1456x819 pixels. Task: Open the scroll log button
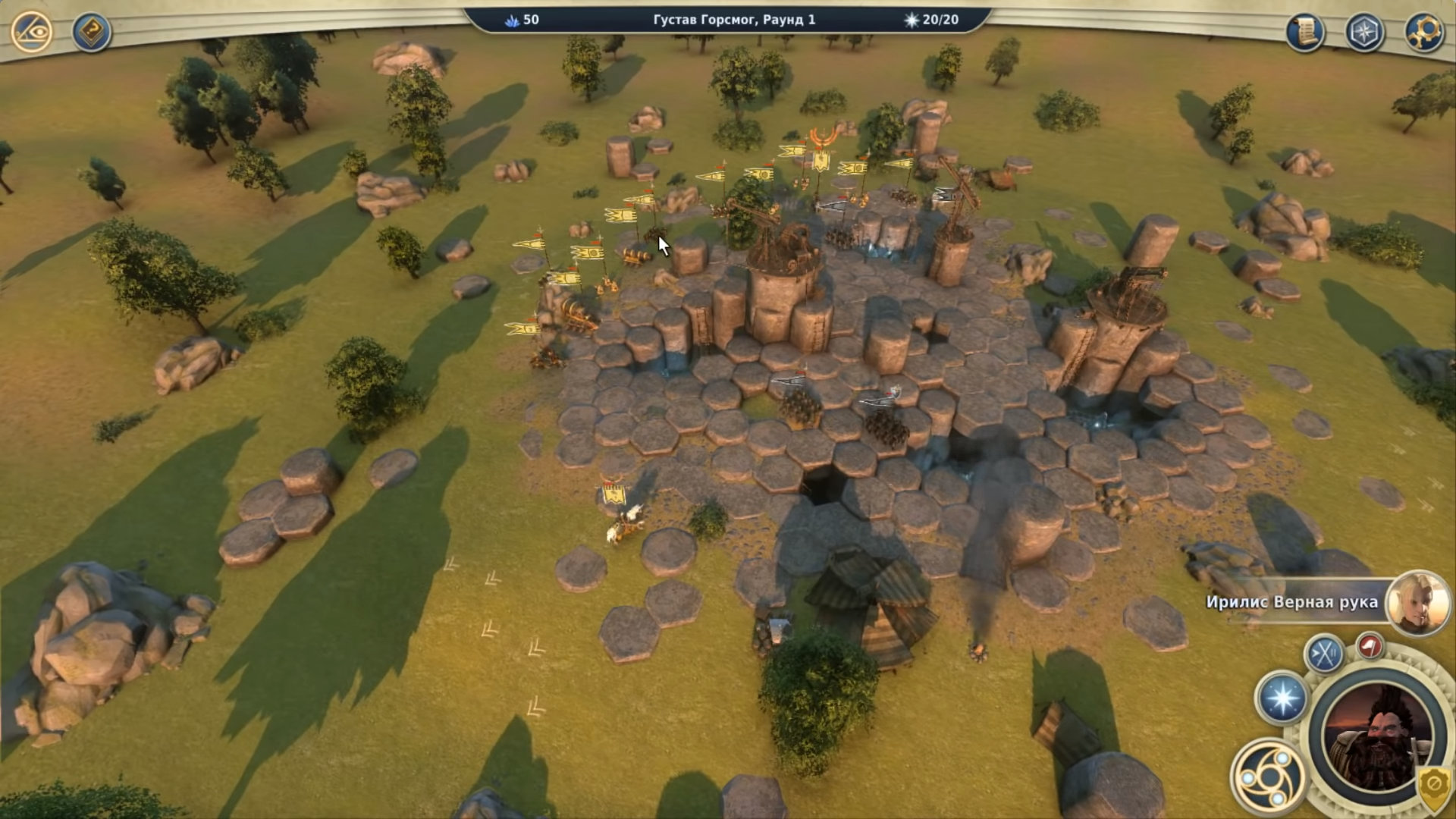(1305, 32)
